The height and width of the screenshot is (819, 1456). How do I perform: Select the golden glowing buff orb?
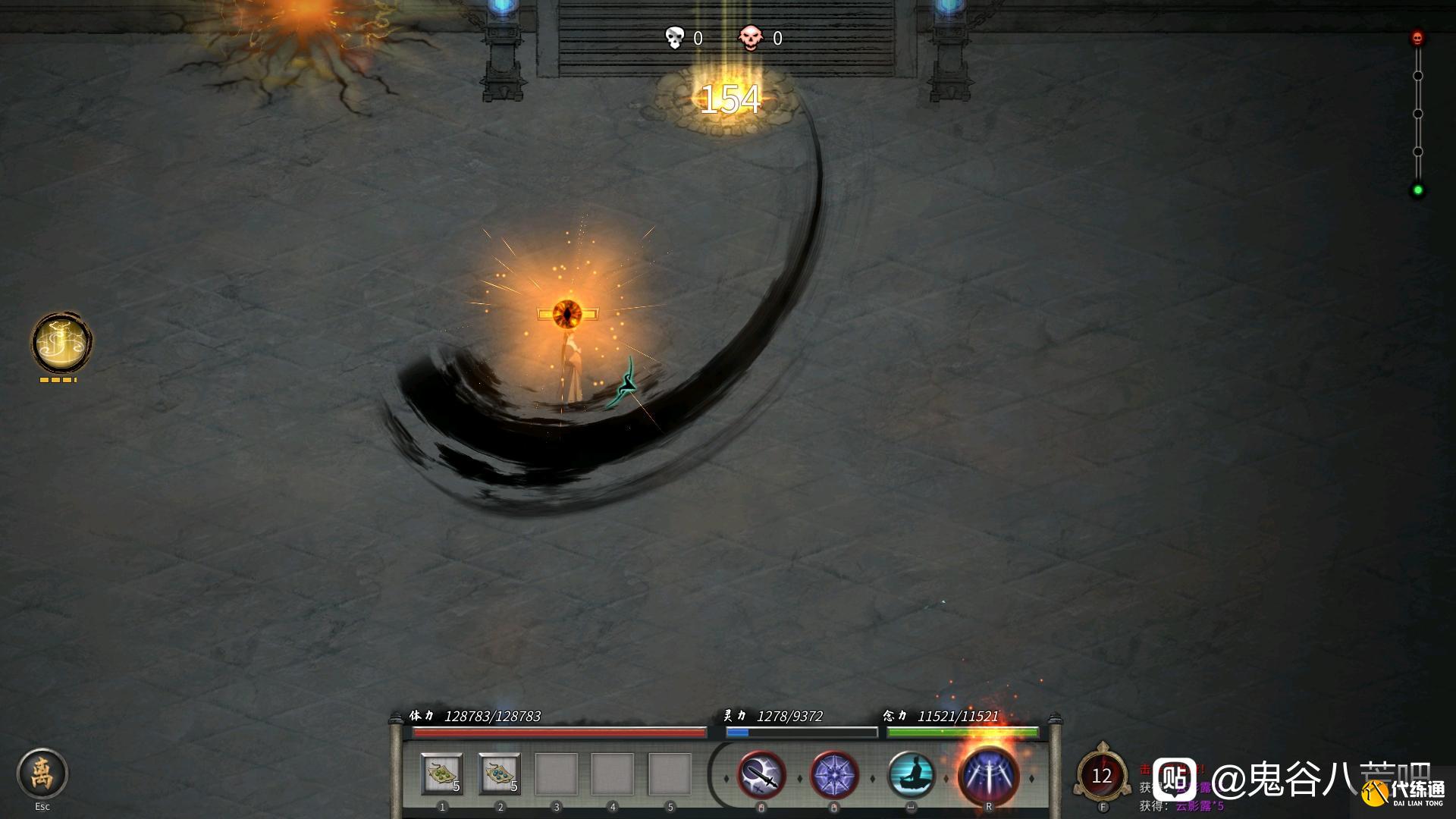pyautogui.click(x=61, y=342)
